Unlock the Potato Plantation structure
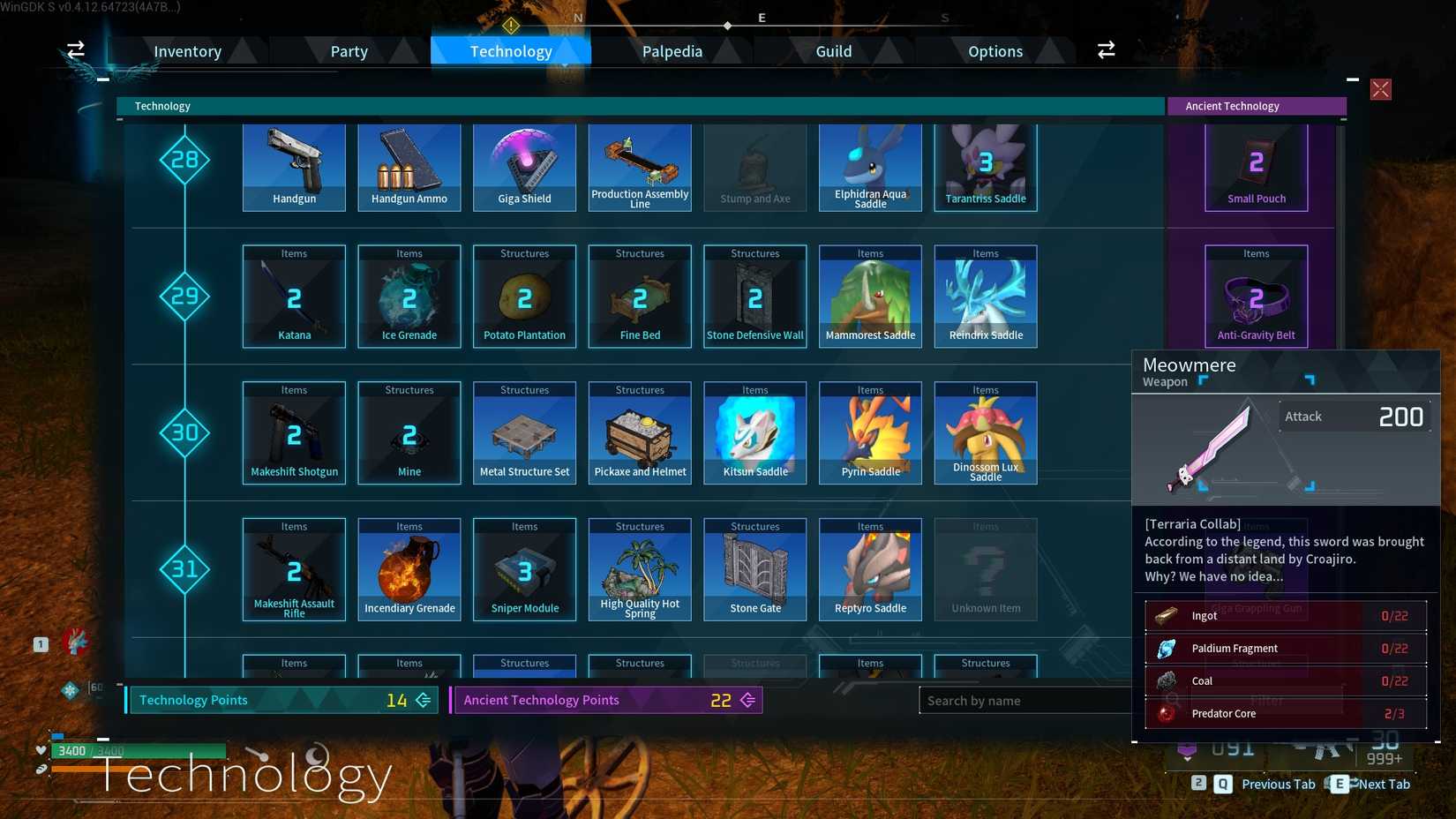1456x819 pixels. pos(524,296)
